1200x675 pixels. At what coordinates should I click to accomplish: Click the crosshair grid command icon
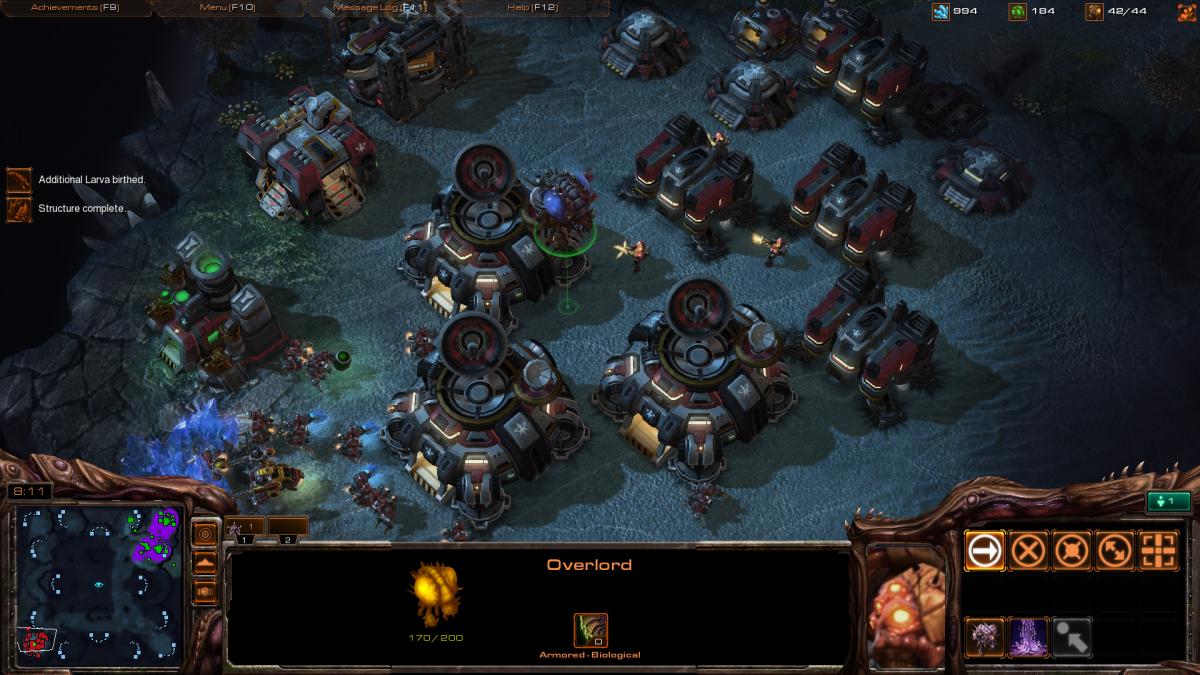click(x=1159, y=550)
